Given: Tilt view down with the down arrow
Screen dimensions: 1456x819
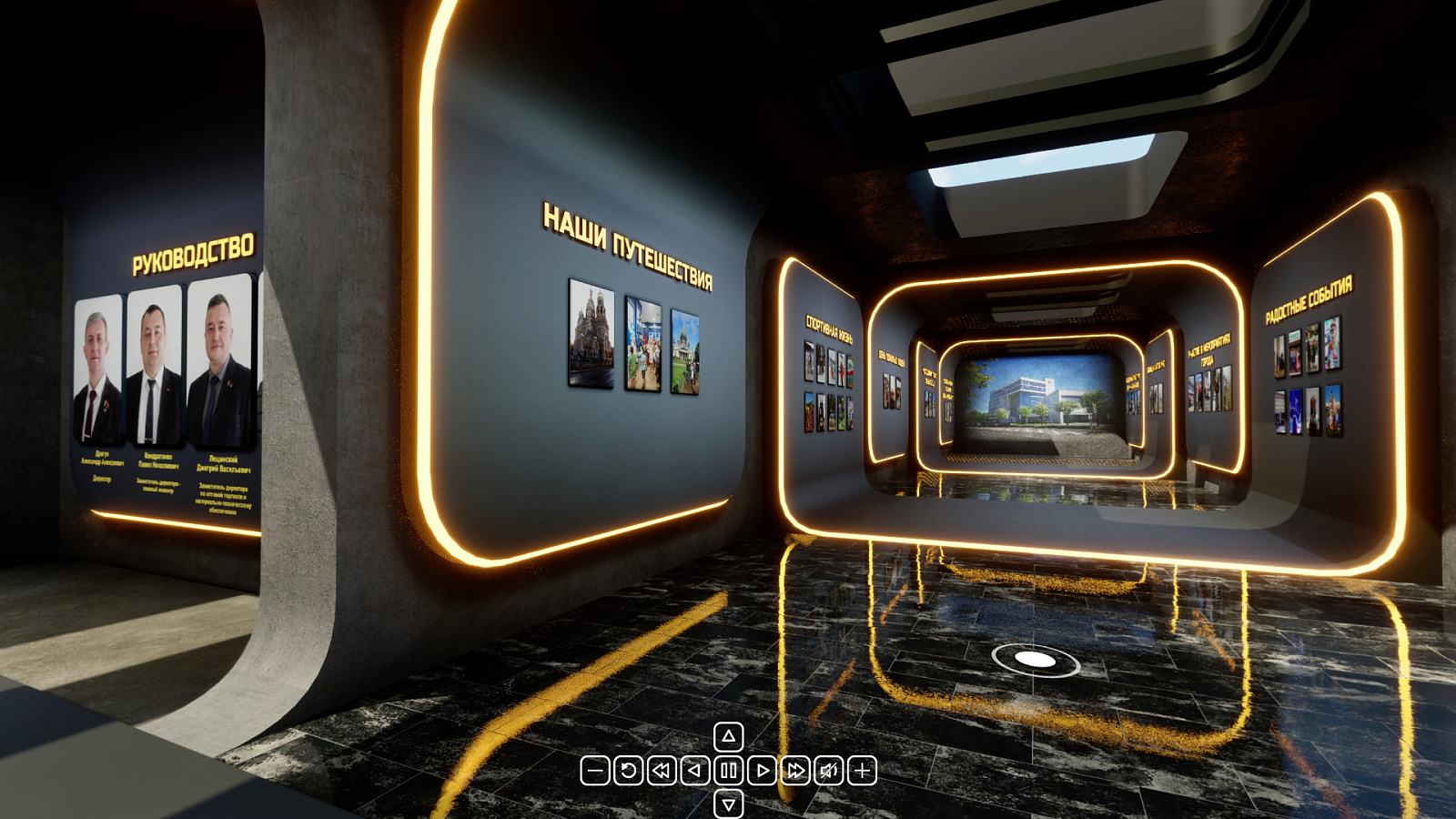Looking at the screenshot, I should 729,804.
